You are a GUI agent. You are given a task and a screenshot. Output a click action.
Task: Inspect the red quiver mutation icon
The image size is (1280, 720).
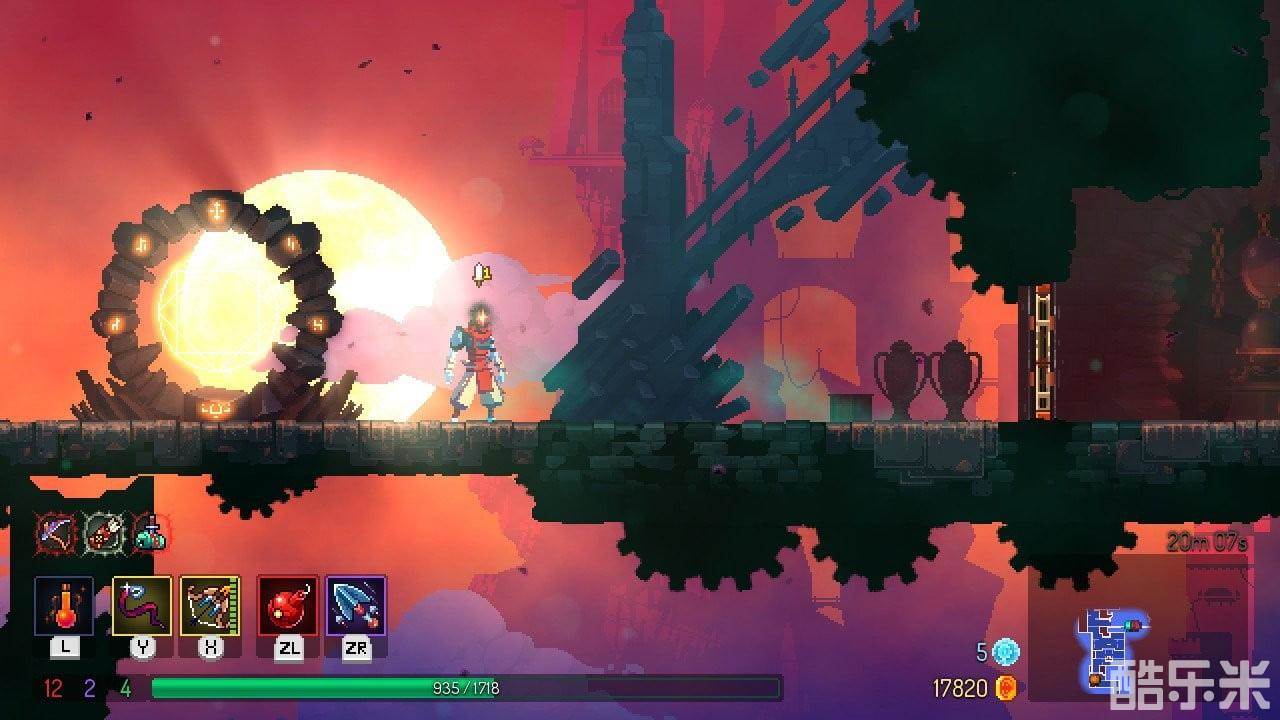tap(102, 531)
